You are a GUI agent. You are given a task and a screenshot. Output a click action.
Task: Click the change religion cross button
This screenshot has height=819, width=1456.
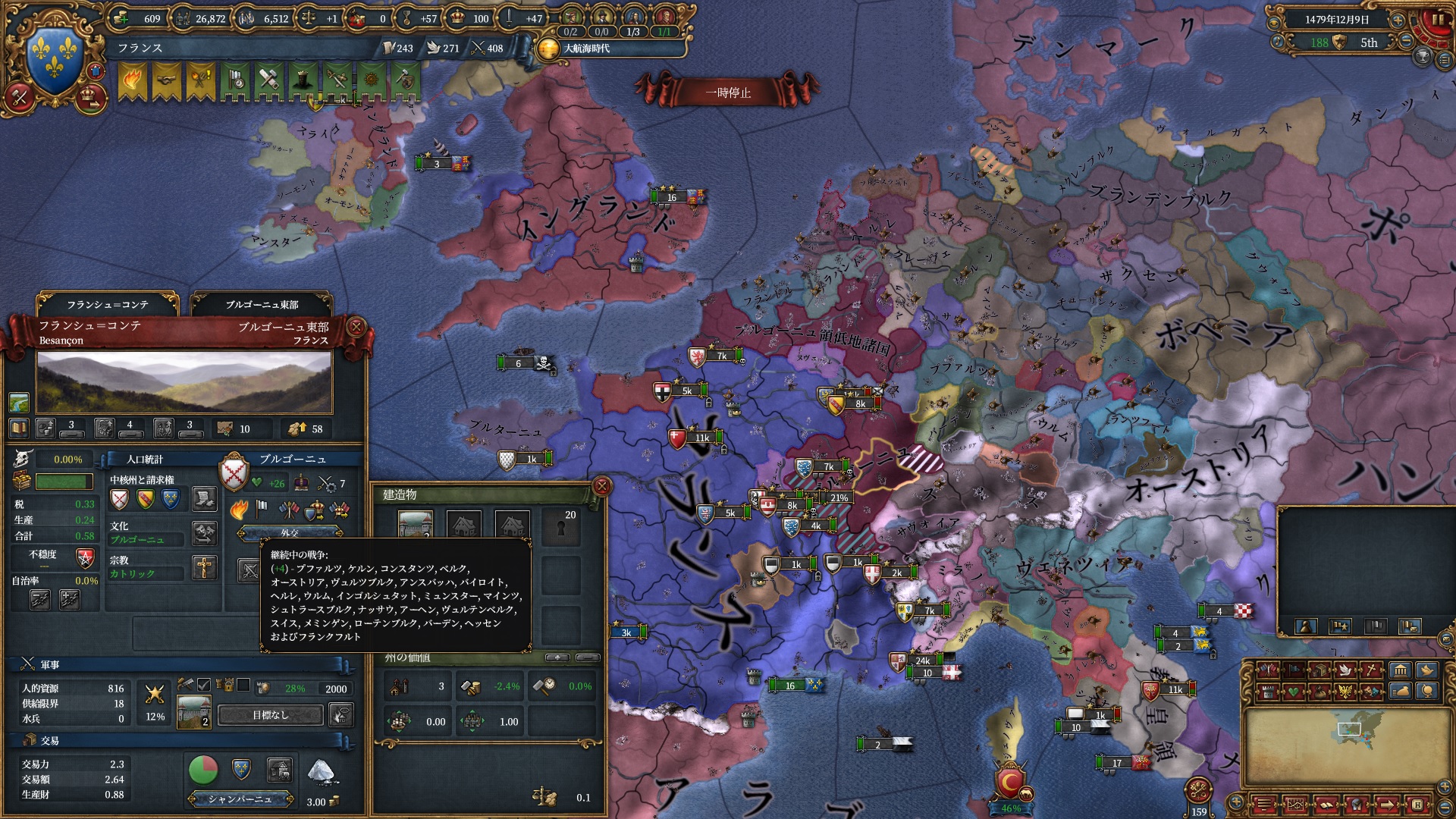[204, 567]
